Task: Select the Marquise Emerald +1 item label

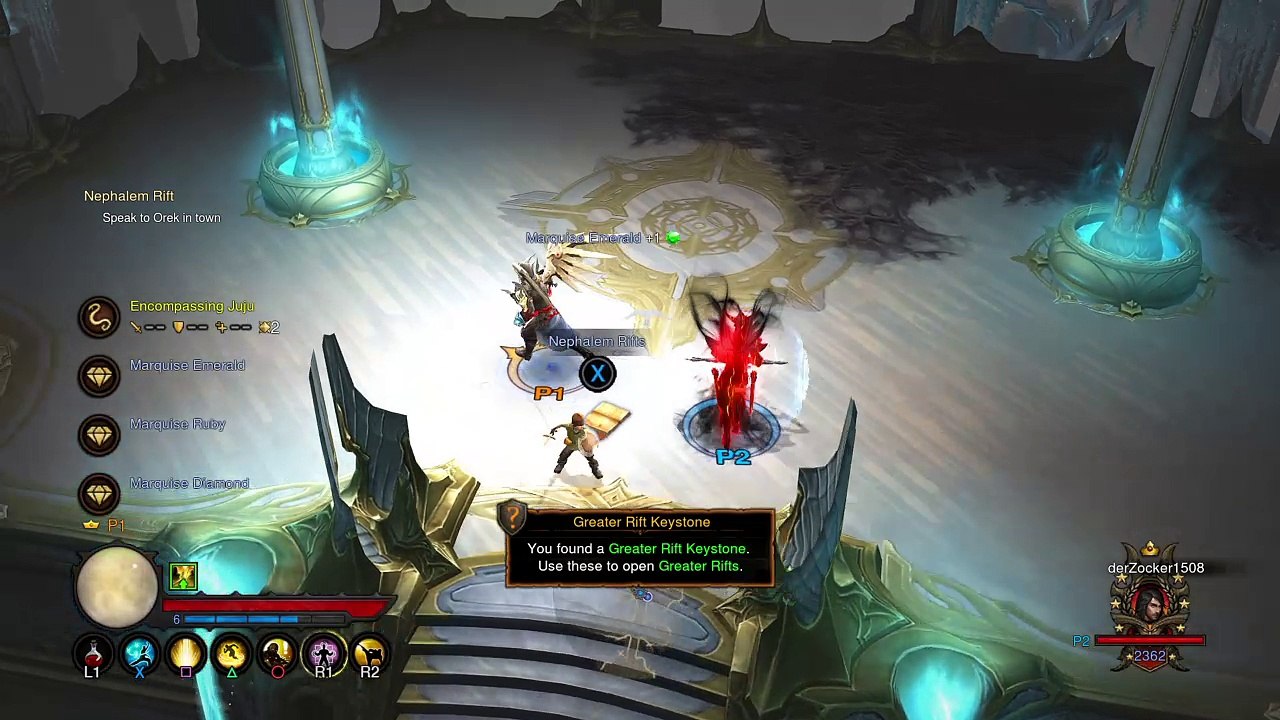Action: (595, 238)
